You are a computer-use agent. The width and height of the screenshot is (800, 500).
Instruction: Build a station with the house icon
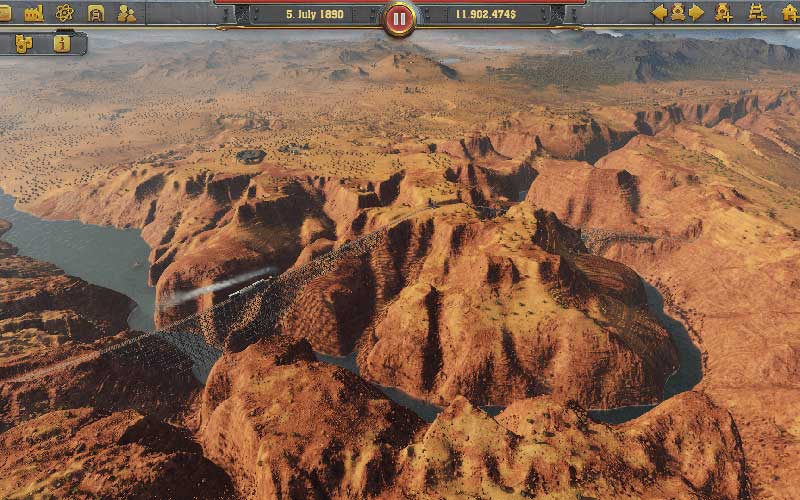pos(790,13)
